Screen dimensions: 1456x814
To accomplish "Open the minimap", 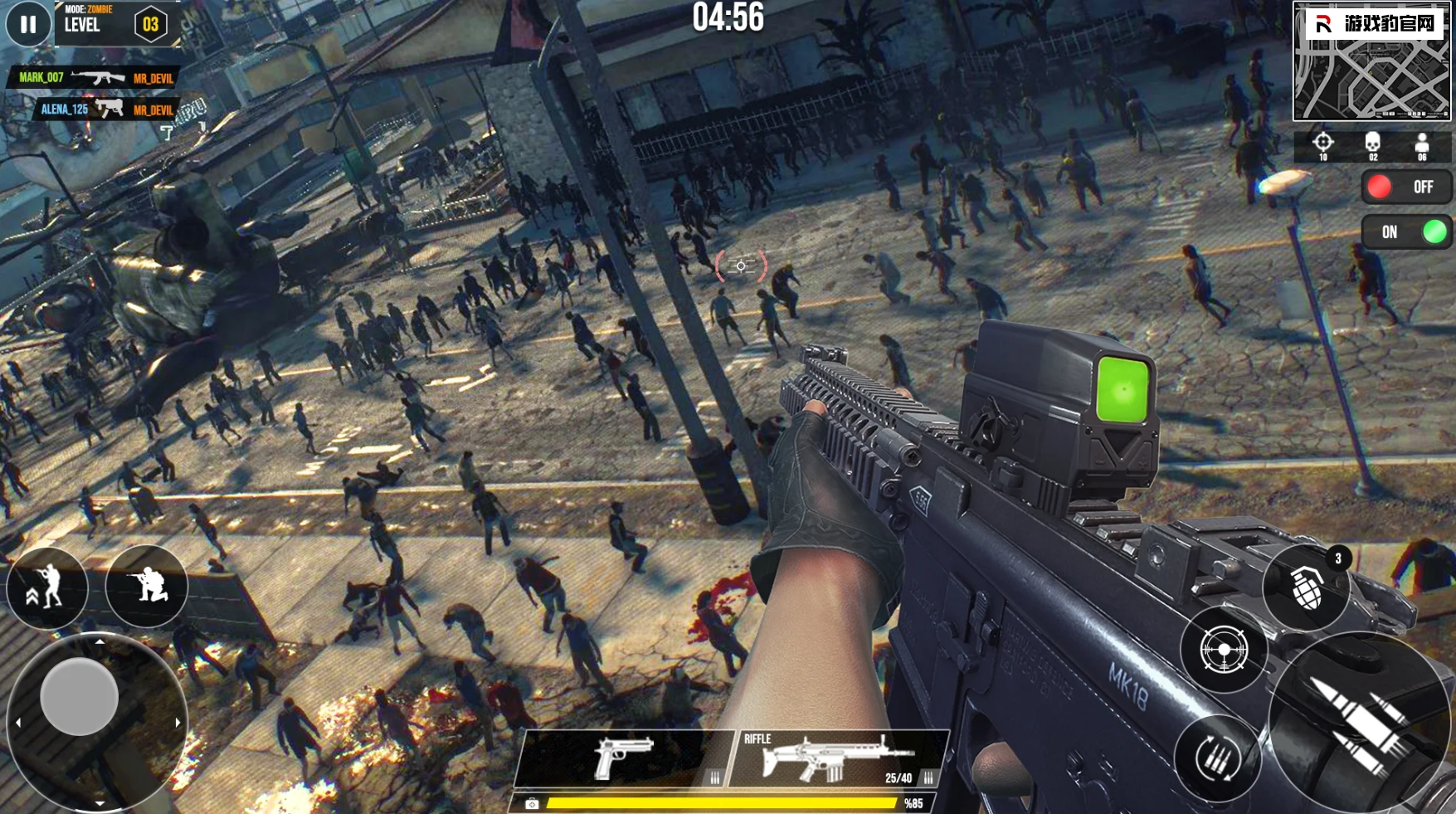I will [1371, 62].
